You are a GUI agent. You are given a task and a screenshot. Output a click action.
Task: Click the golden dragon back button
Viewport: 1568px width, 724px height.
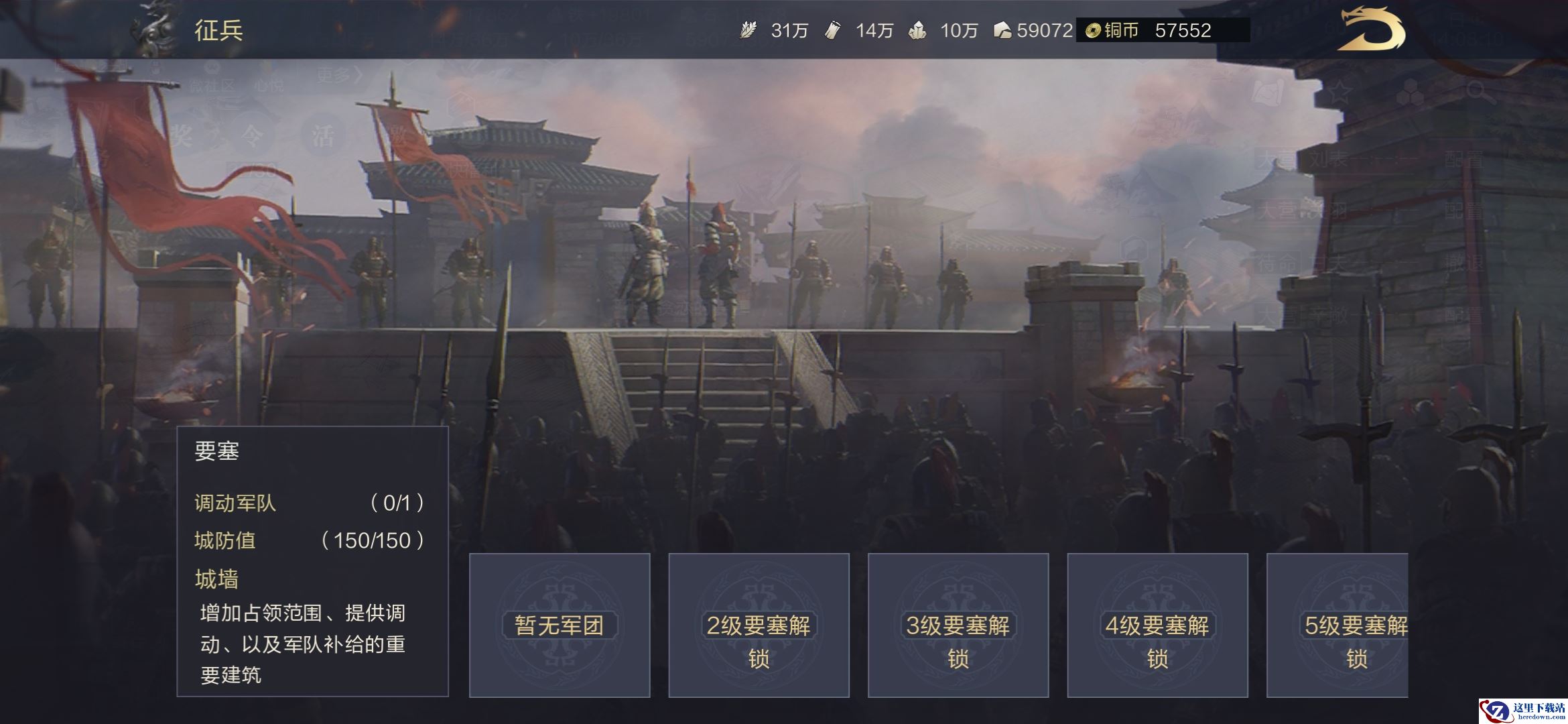1370,30
